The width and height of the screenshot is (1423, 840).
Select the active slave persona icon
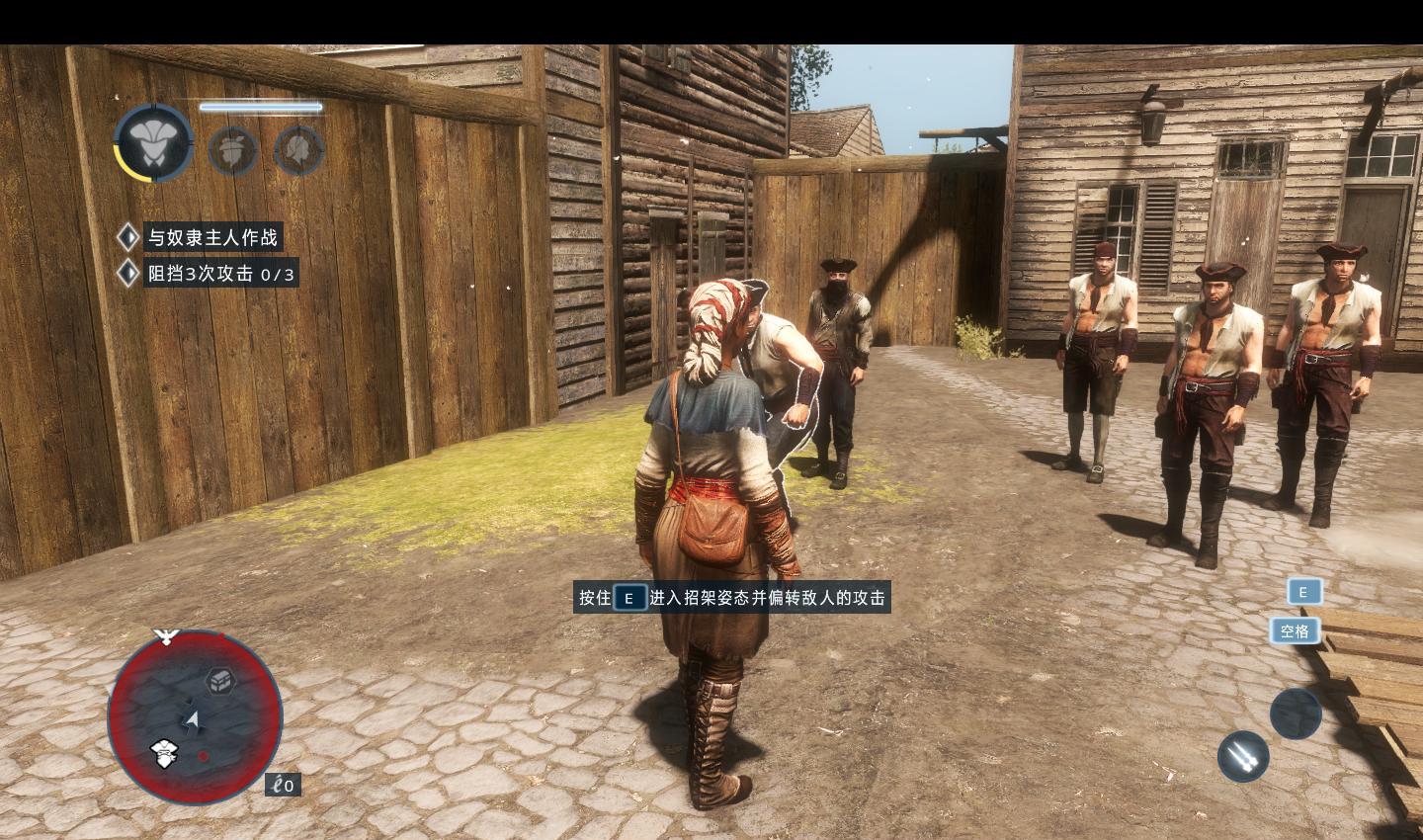pyautogui.click(x=153, y=142)
